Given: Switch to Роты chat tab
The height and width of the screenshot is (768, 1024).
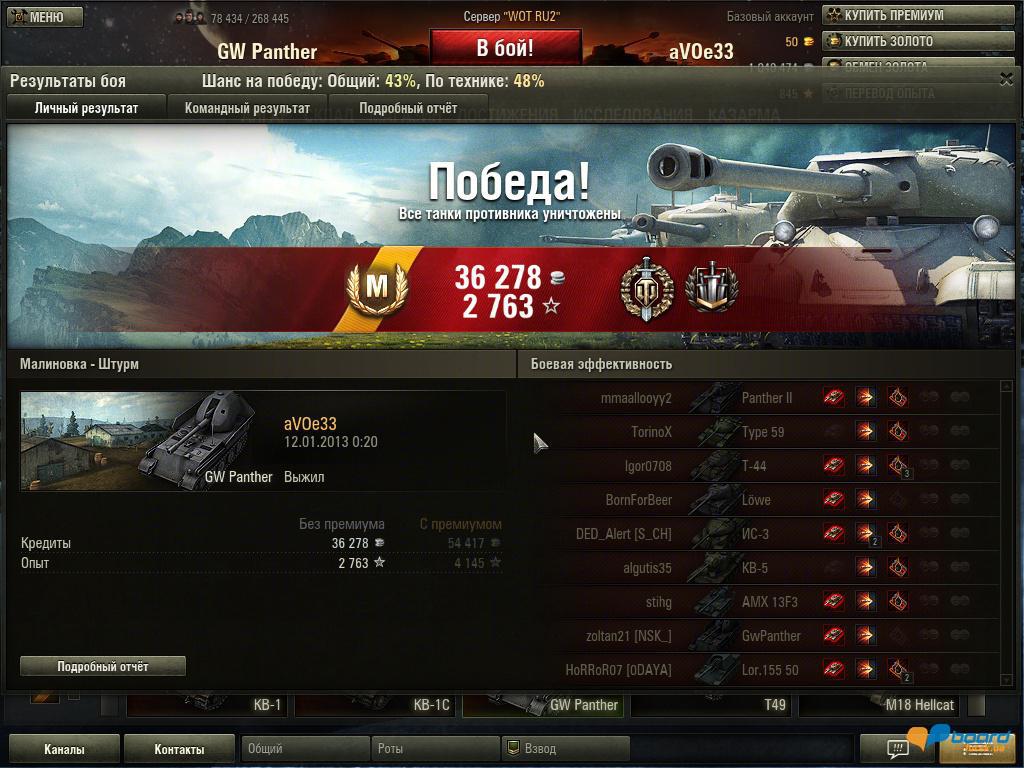Looking at the screenshot, I should point(434,749).
